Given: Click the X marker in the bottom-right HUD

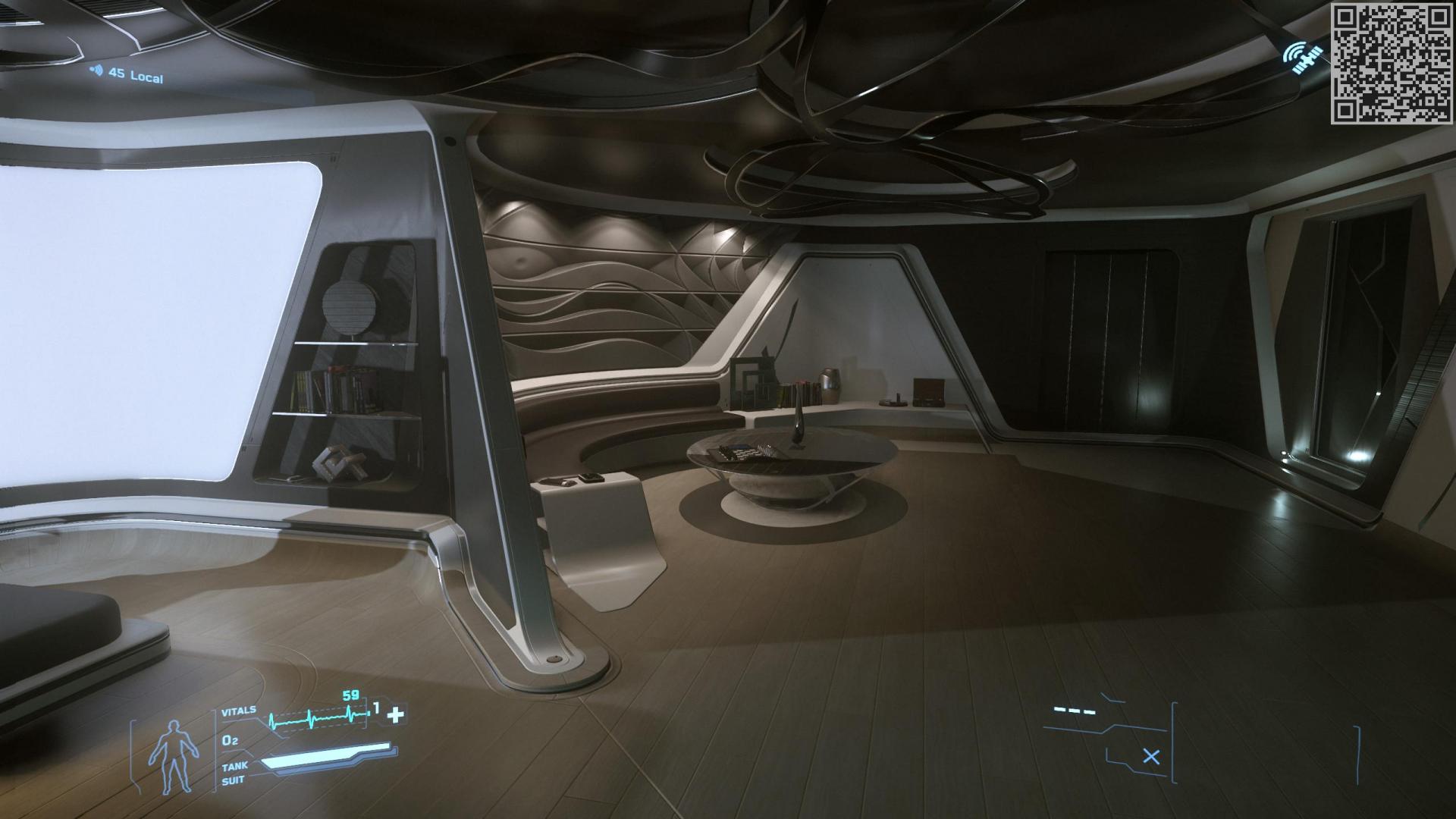Looking at the screenshot, I should (x=1151, y=757).
